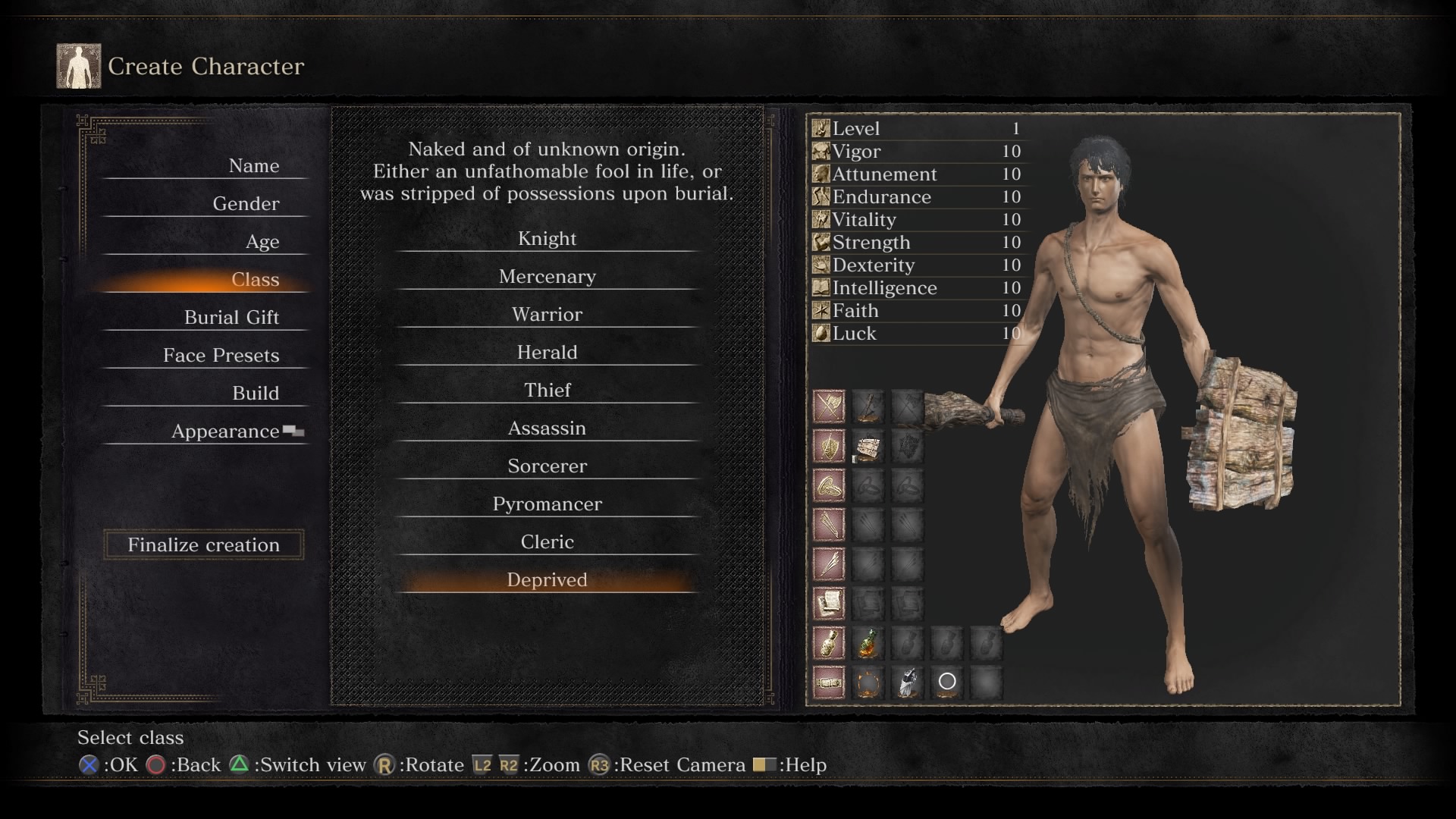Image resolution: width=1456 pixels, height=819 pixels.
Task: Select the Assassin class
Action: coord(547,428)
